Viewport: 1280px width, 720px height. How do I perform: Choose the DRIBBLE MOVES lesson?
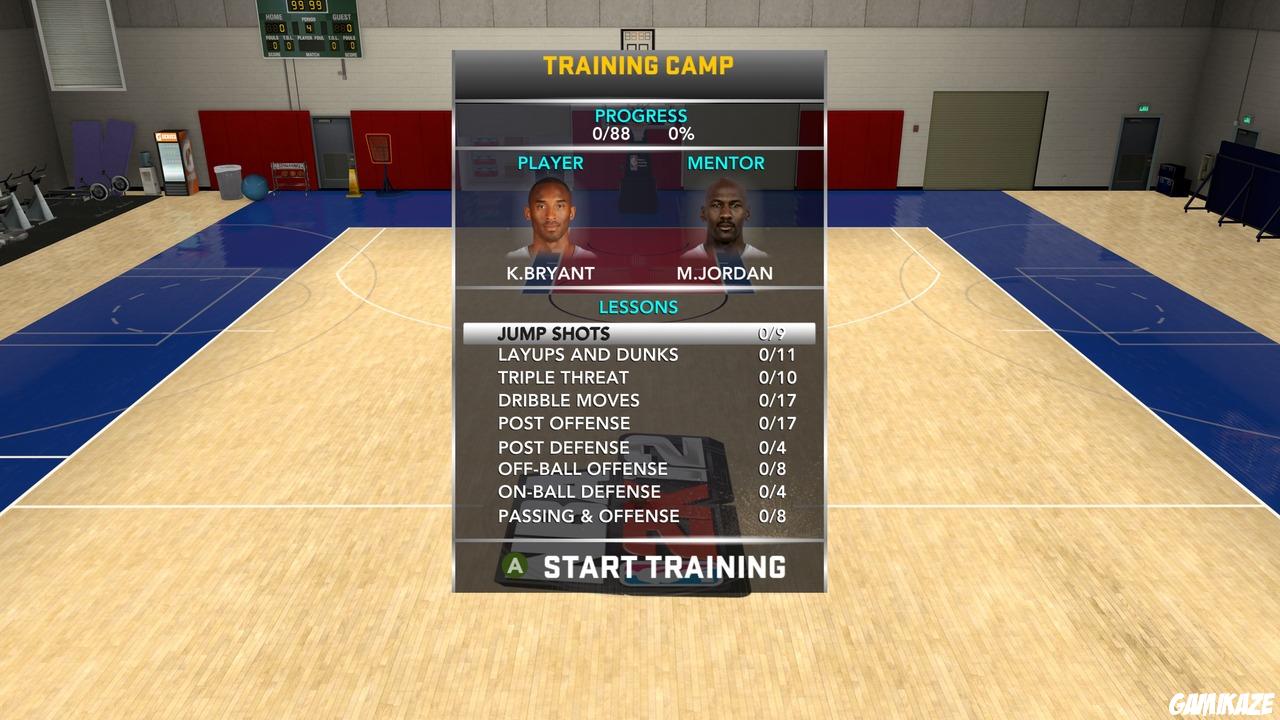click(638, 400)
